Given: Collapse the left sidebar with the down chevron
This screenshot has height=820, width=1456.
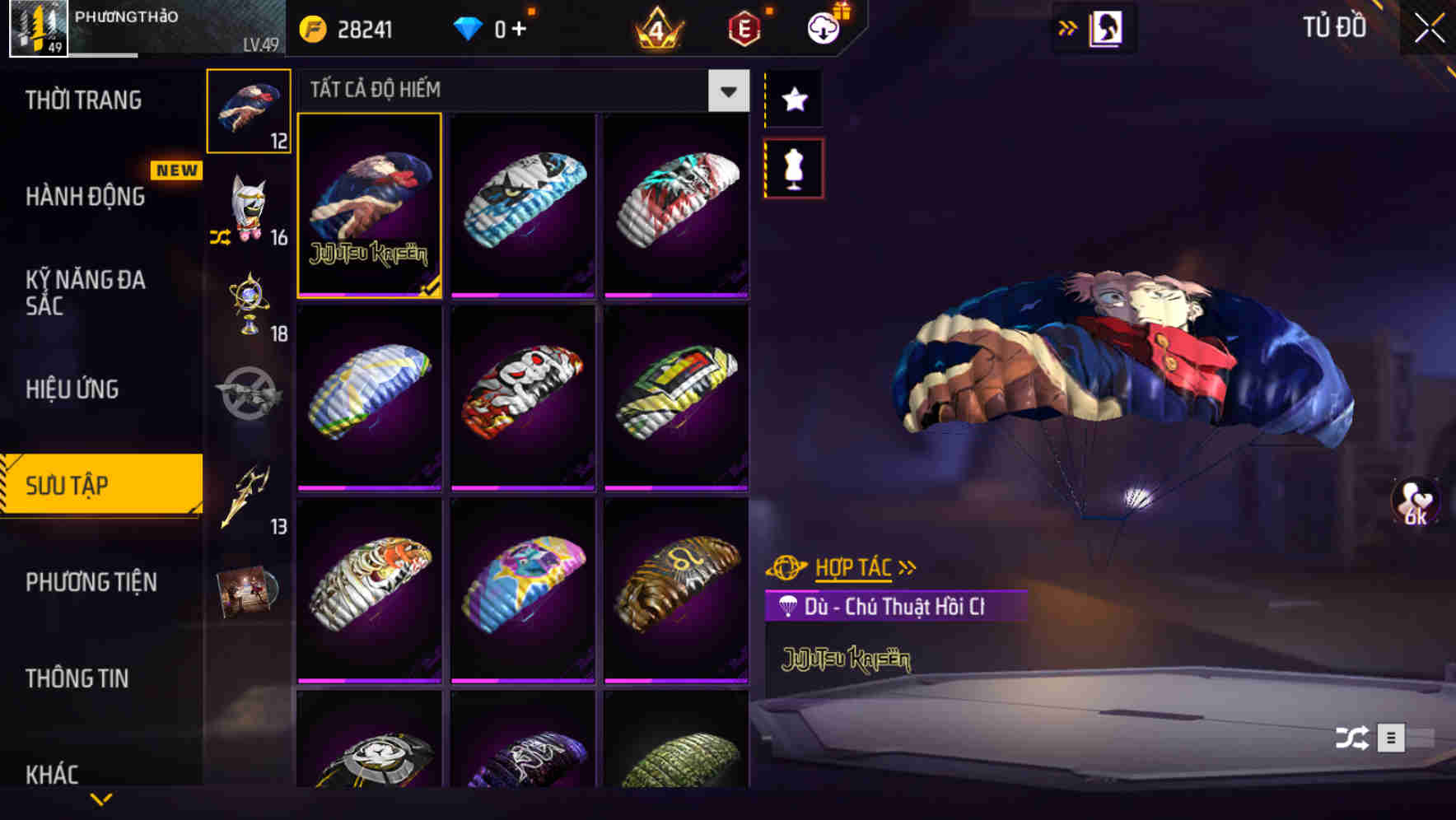Looking at the screenshot, I should pyautogui.click(x=101, y=799).
